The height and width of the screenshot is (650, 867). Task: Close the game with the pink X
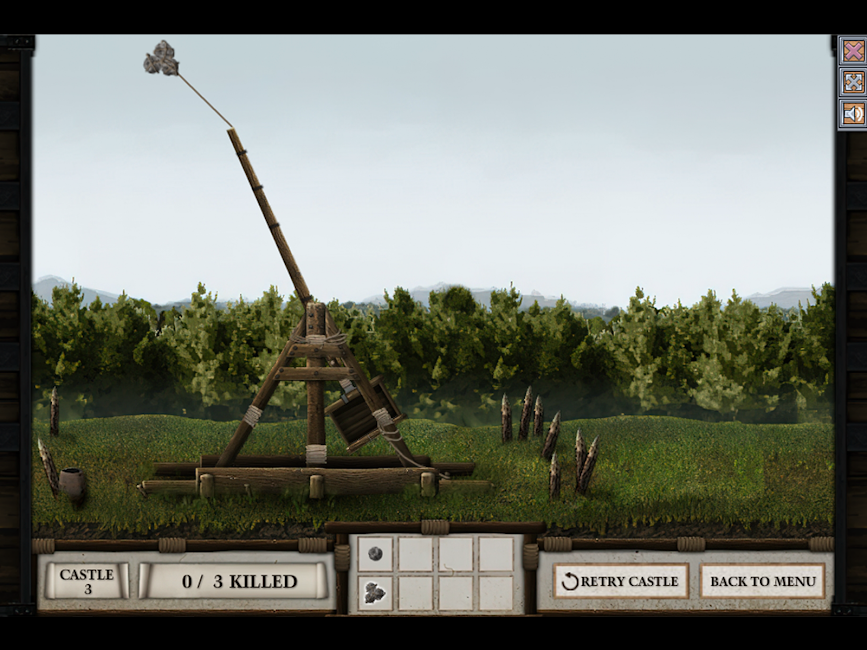pos(853,51)
